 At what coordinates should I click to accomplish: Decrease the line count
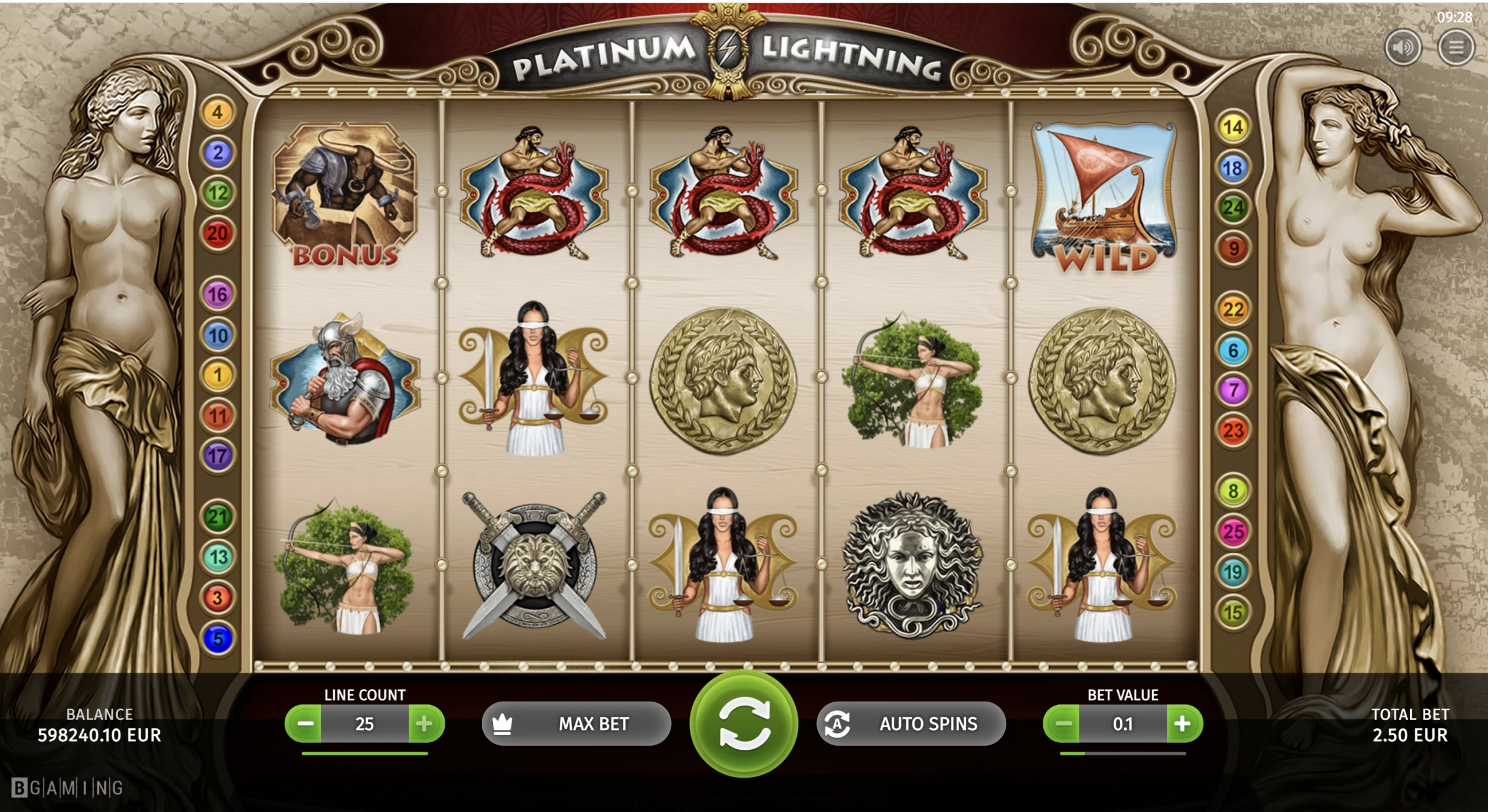(x=305, y=724)
